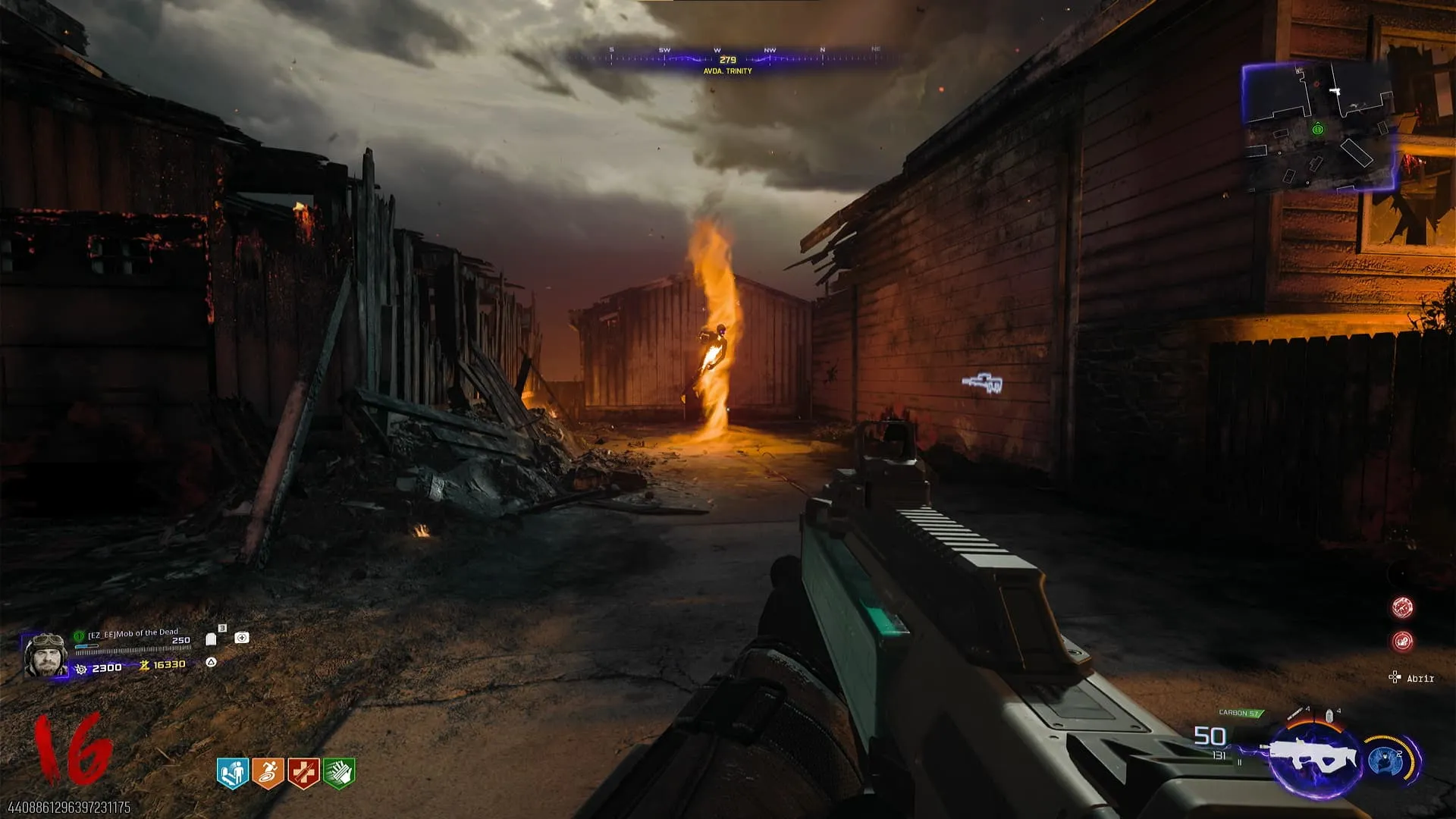Click the lower red round GobbleGum icon
This screenshot has width=1456, height=819.
[x=1402, y=642]
